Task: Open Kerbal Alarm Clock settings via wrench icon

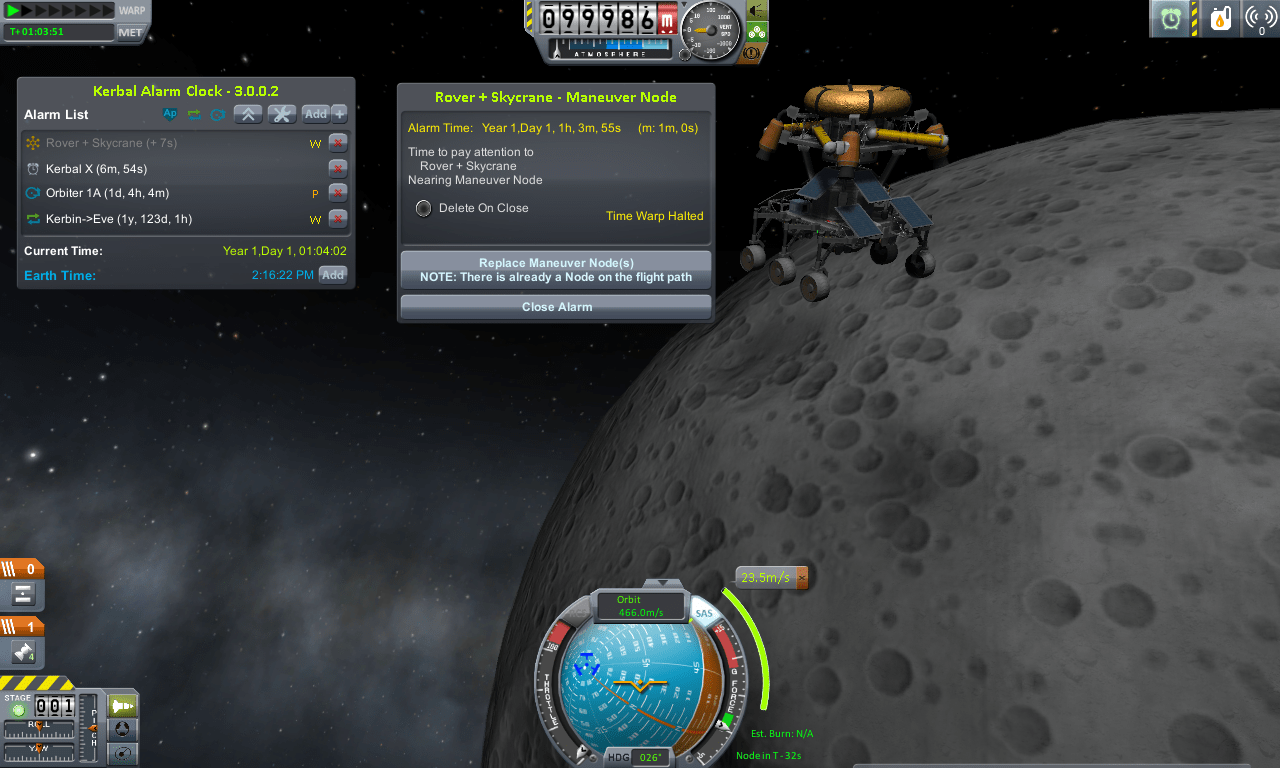Action: tap(281, 114)
